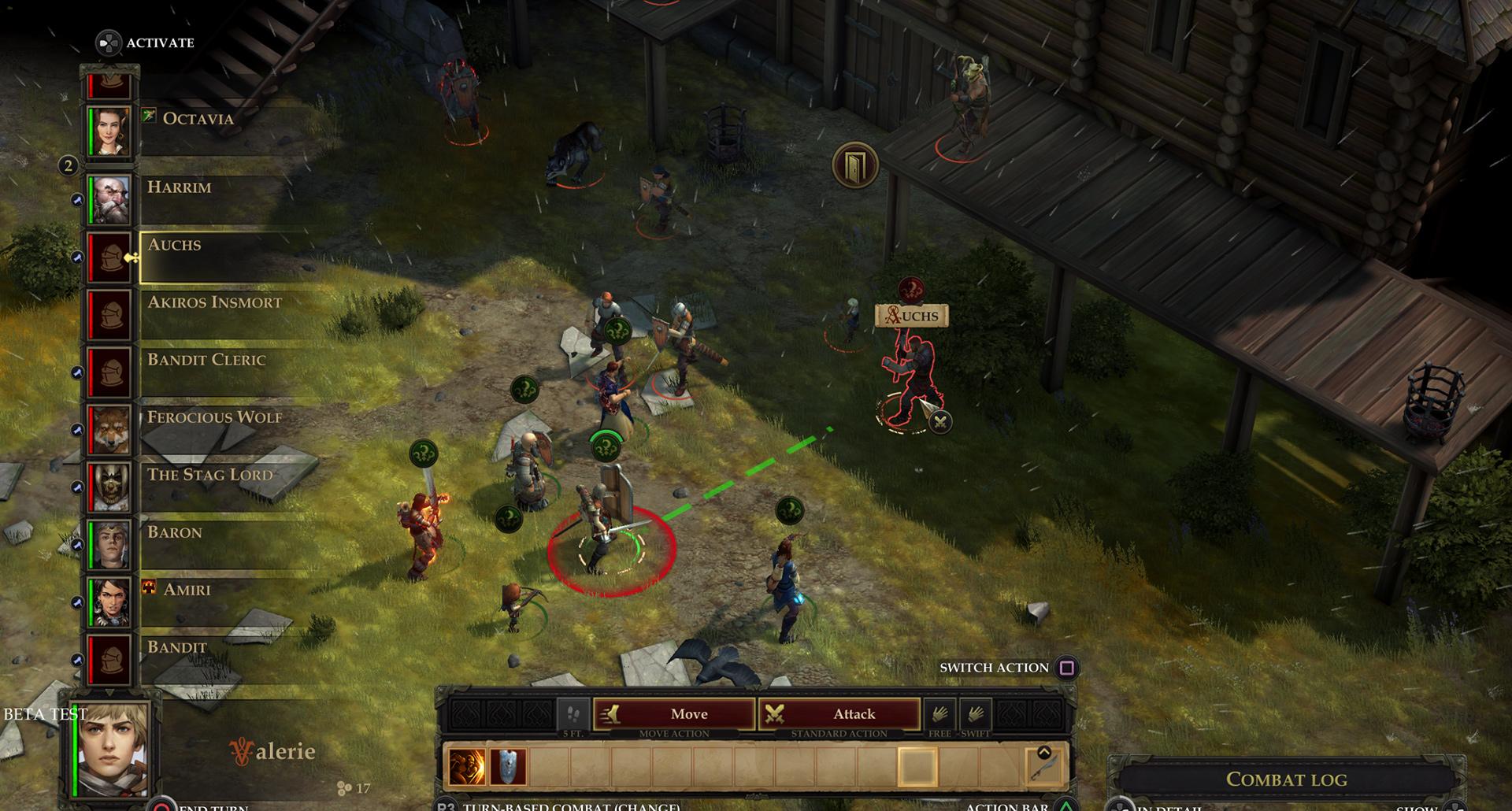The image size is (1512, 811).
Task: Activate the 5 ft. step footprints icon
Action: coord(573,715)
